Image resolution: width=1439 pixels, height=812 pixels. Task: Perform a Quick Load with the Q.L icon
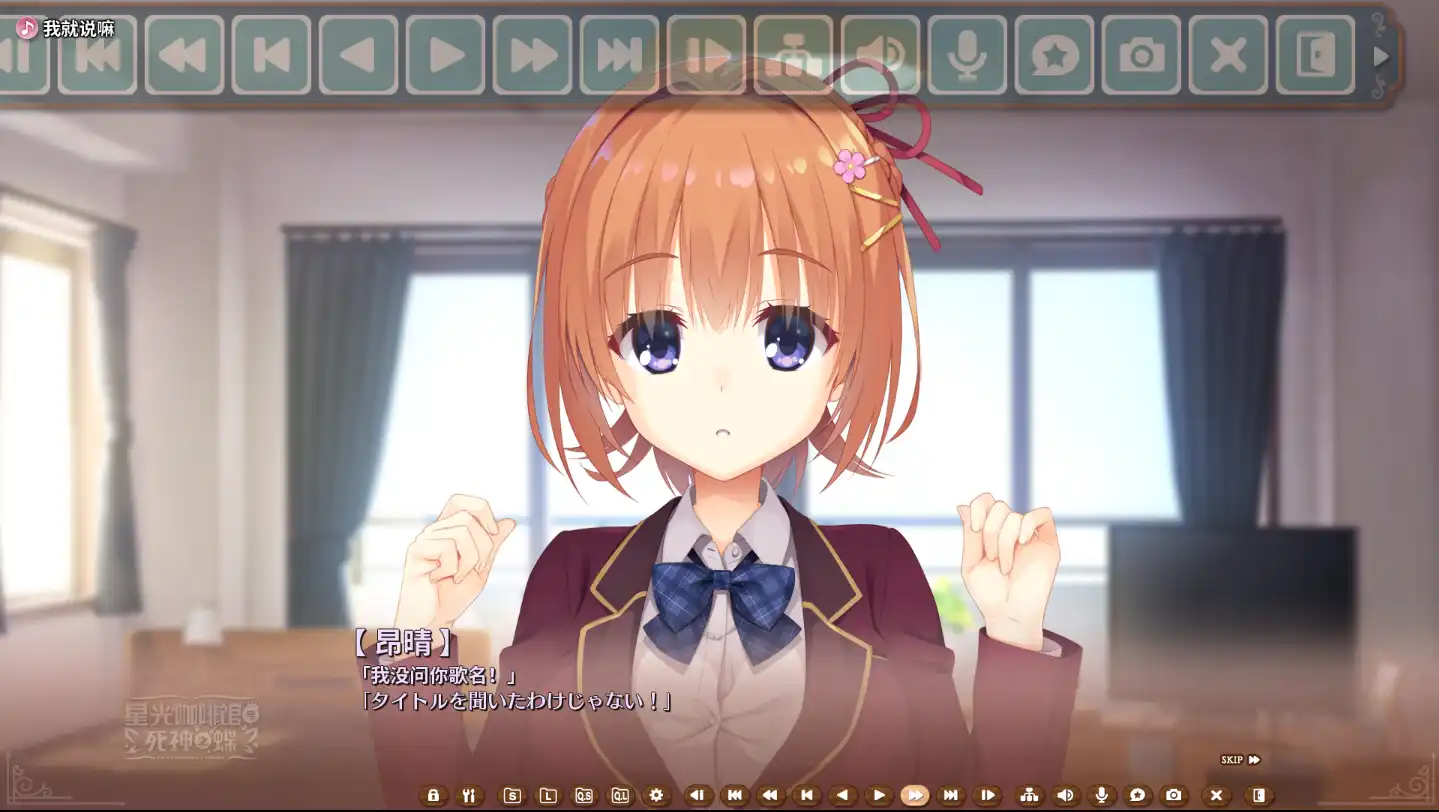click(619, 795)
